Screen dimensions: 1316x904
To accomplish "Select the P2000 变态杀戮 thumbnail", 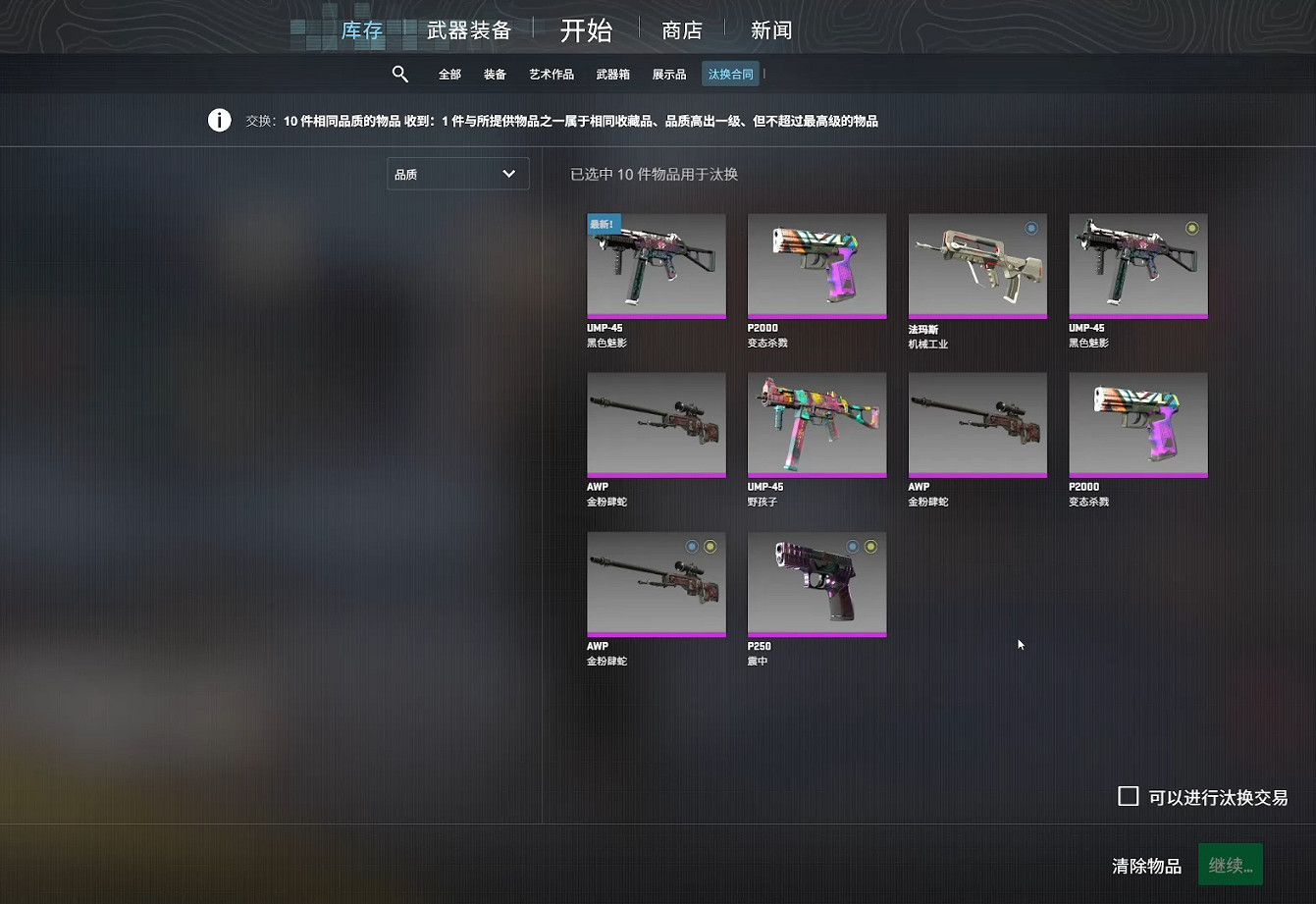I will (x=816, y=265).
